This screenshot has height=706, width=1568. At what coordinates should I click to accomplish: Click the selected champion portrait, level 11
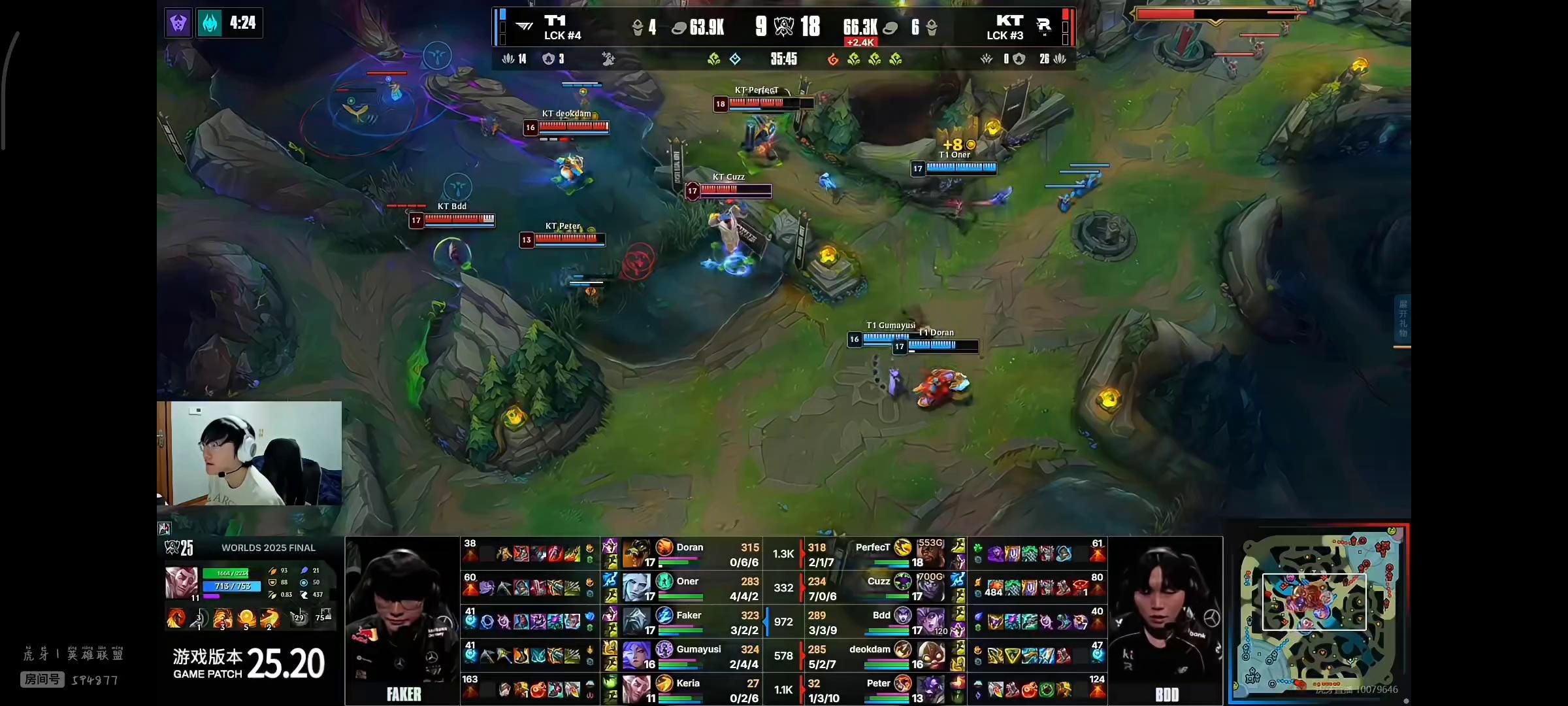point(182,582)
